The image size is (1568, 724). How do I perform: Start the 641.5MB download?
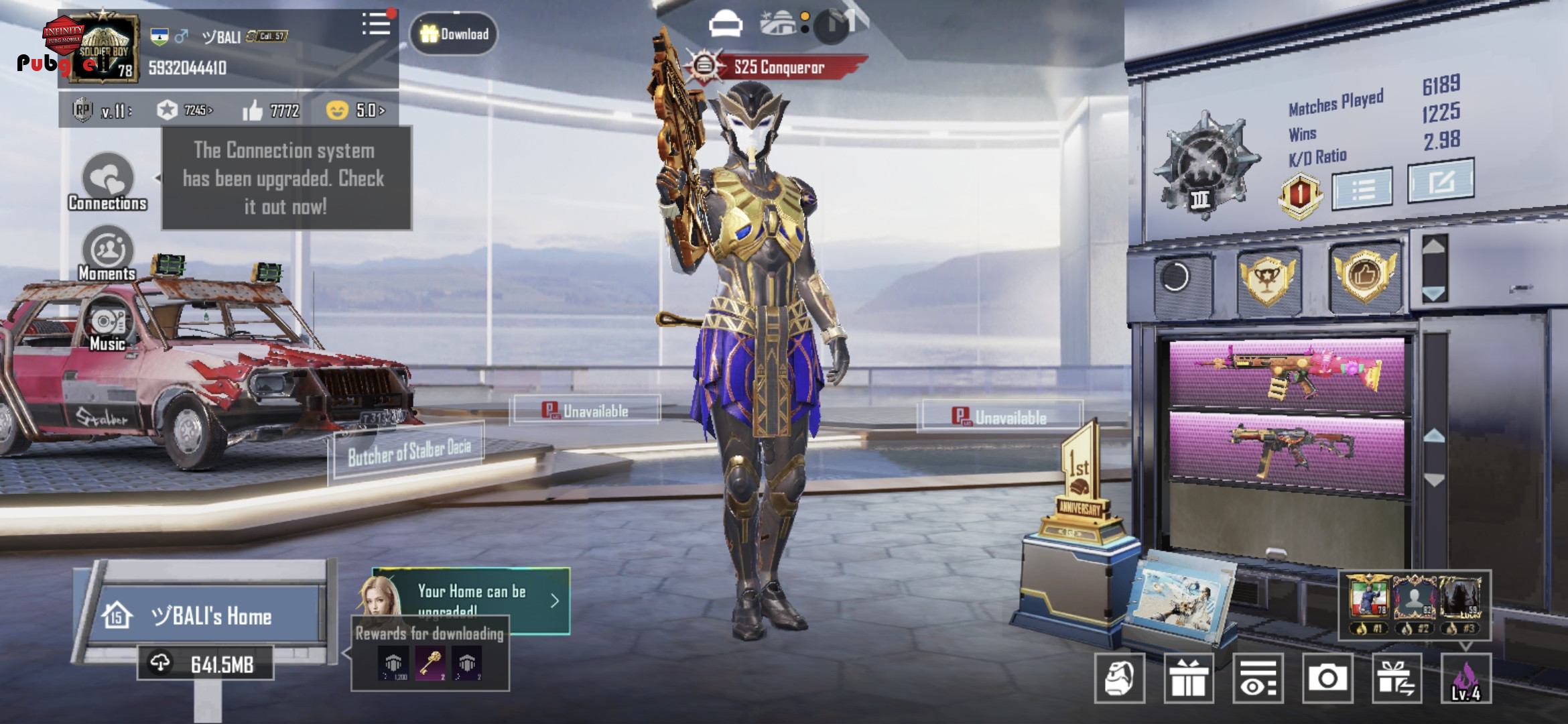[x=206, y=664]
